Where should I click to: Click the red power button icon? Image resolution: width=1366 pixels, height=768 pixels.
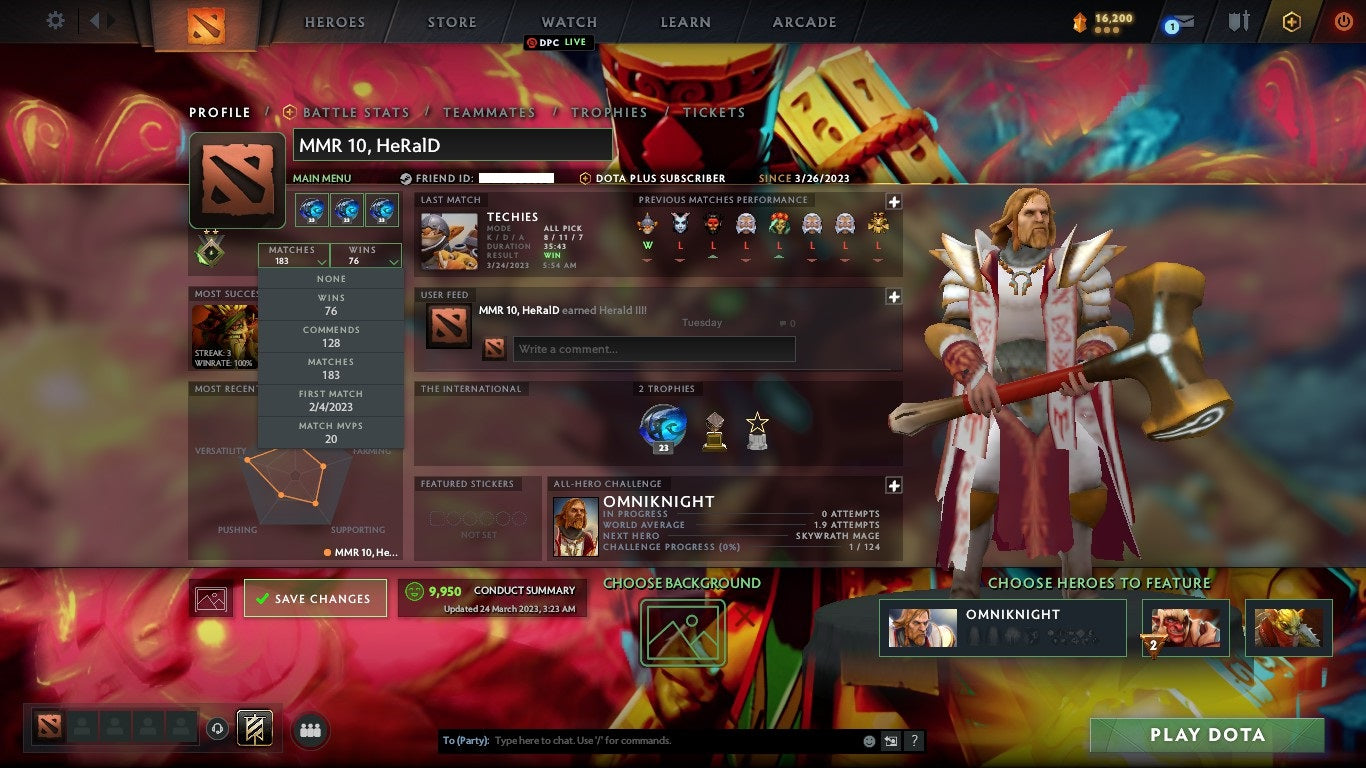[1342, 21]
